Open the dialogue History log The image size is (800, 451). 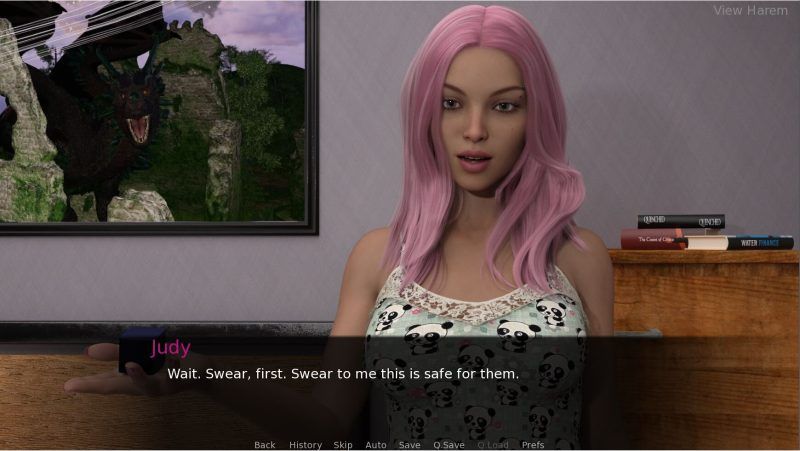305,445
